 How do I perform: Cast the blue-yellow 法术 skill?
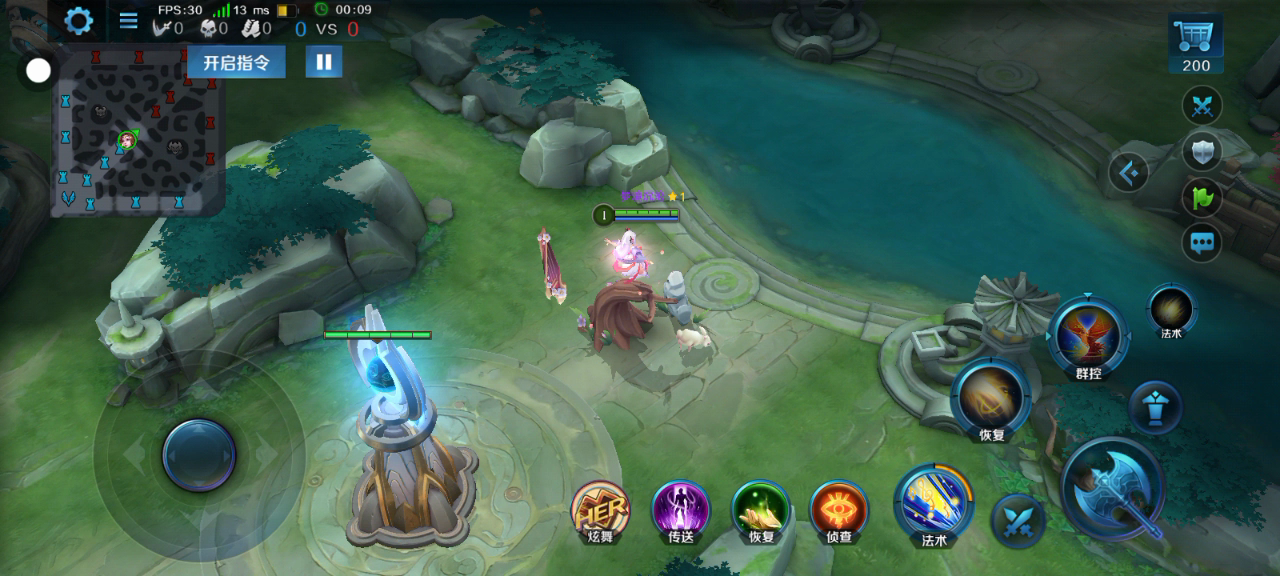pos(934,502)
